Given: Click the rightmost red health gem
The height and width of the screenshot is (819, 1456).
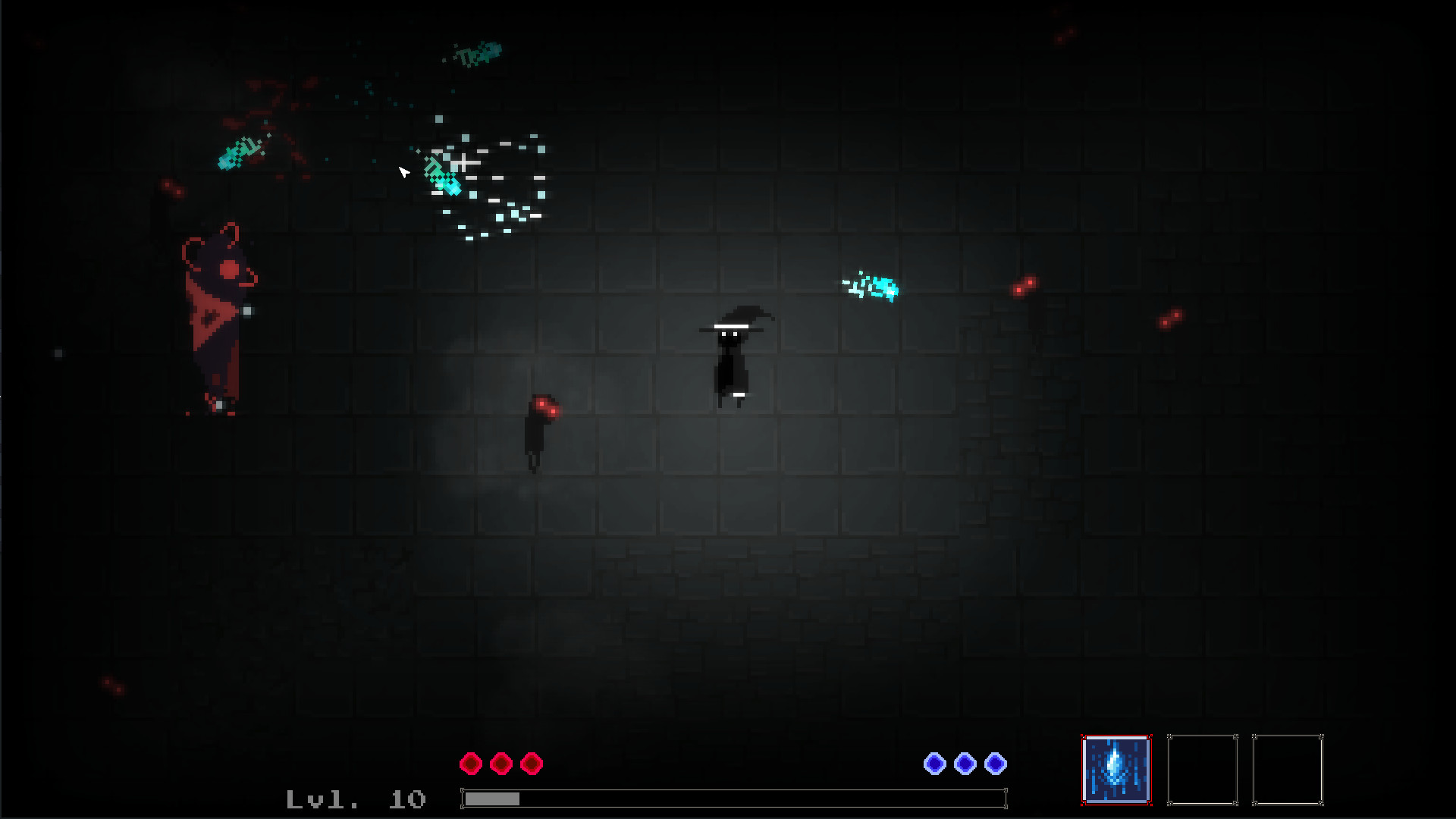Looking at the screenshot, I should coord(530,764).
